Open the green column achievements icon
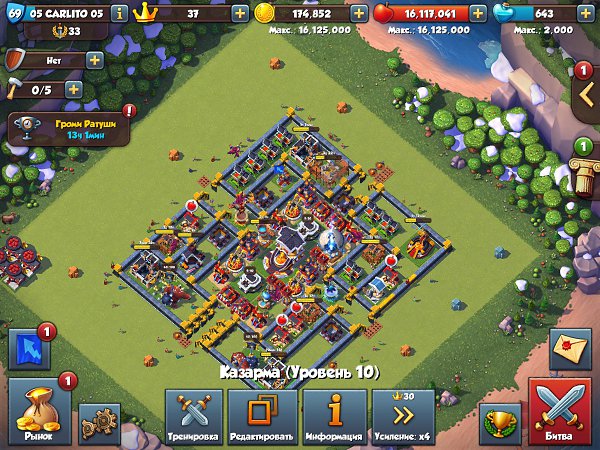This screenshot has height=450, width=600. [583, 163]
